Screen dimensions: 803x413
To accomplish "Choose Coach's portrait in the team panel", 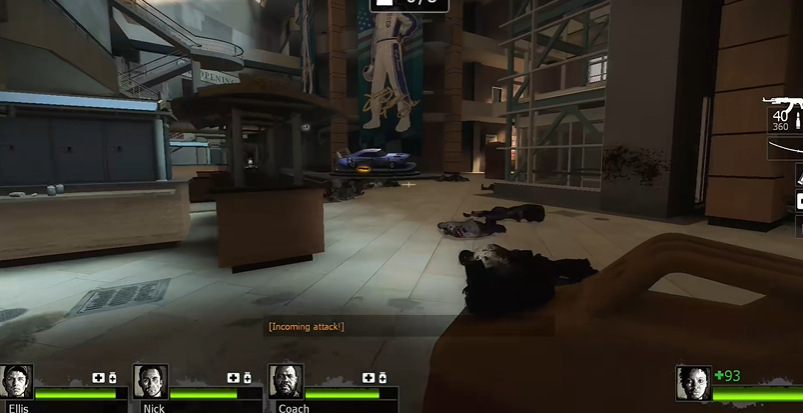I will [x=285, y=381].
